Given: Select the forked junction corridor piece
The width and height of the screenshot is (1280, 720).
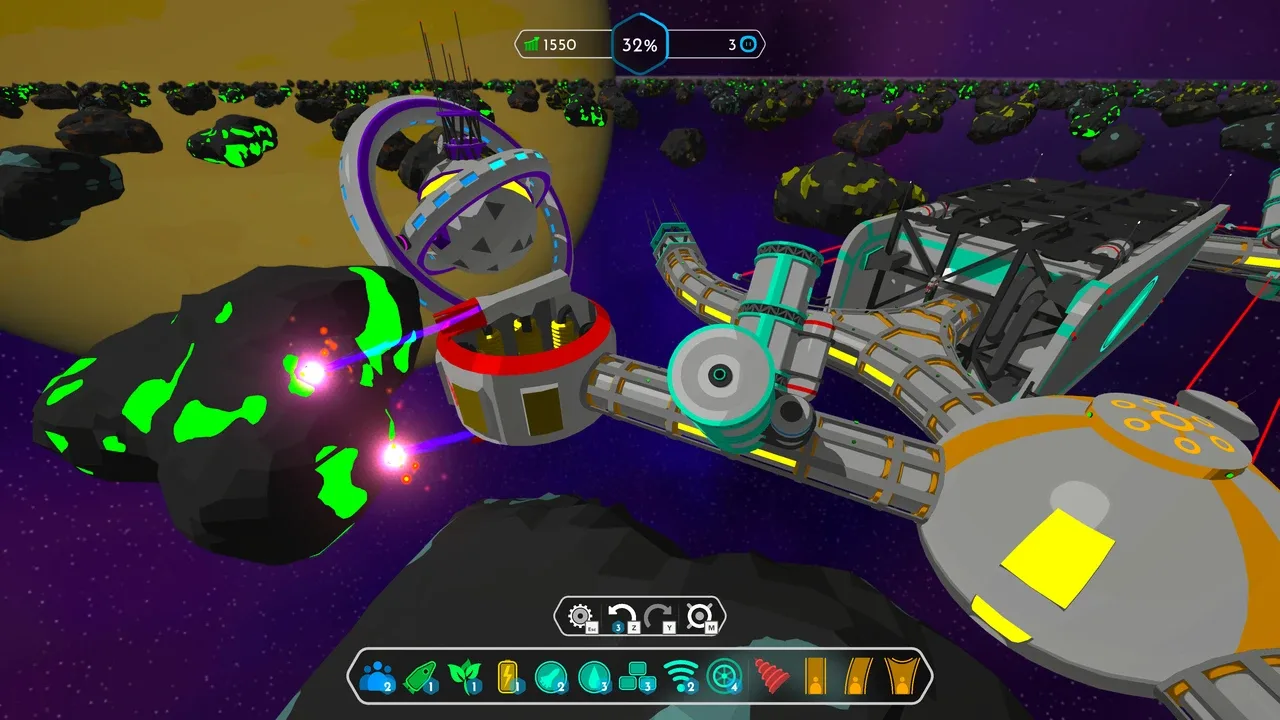Looking at the screenshot, I should coord(902,677).
